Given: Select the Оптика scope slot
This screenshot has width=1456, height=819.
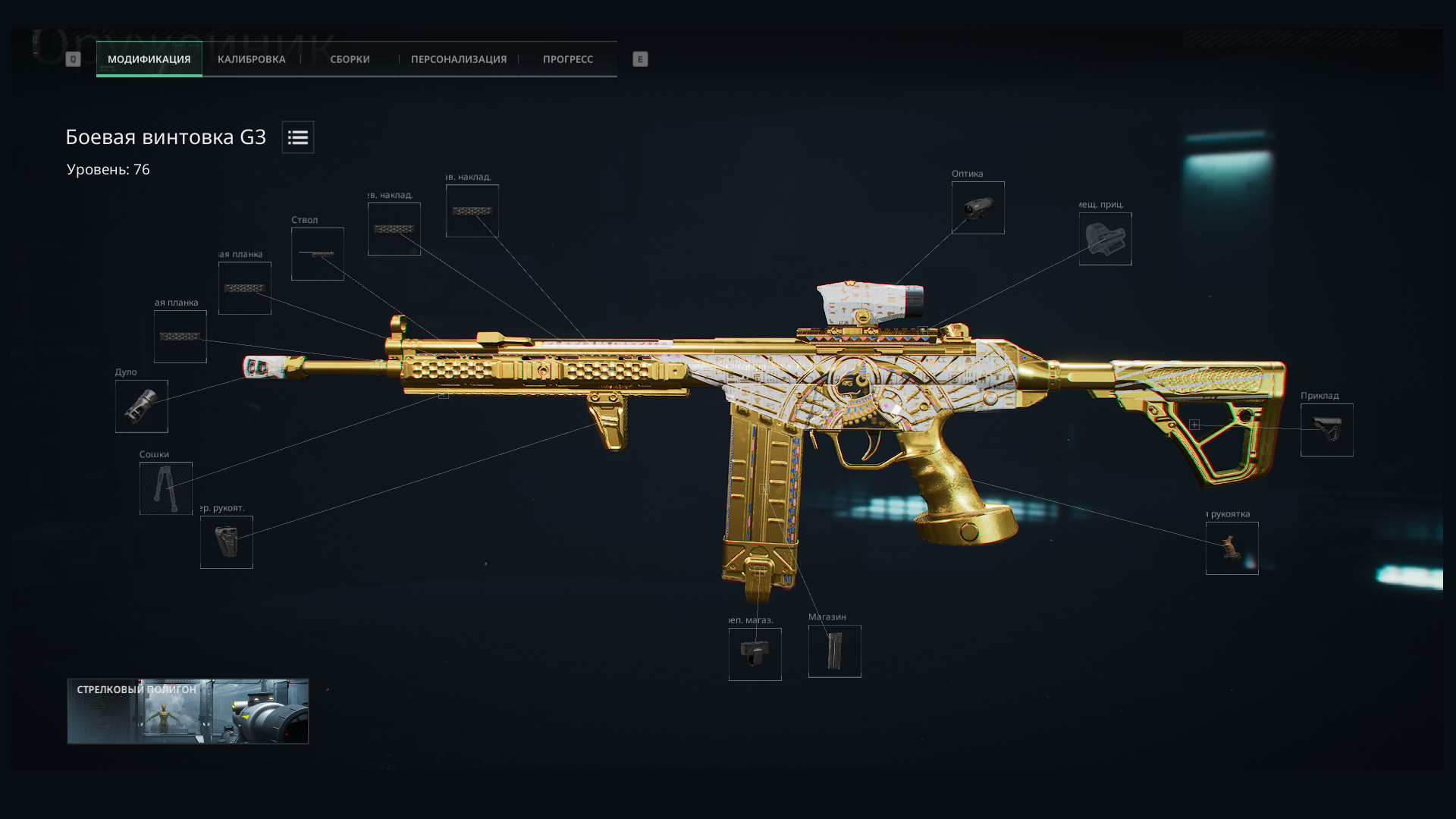Looking at the screenshot, I should click(978, 208).
